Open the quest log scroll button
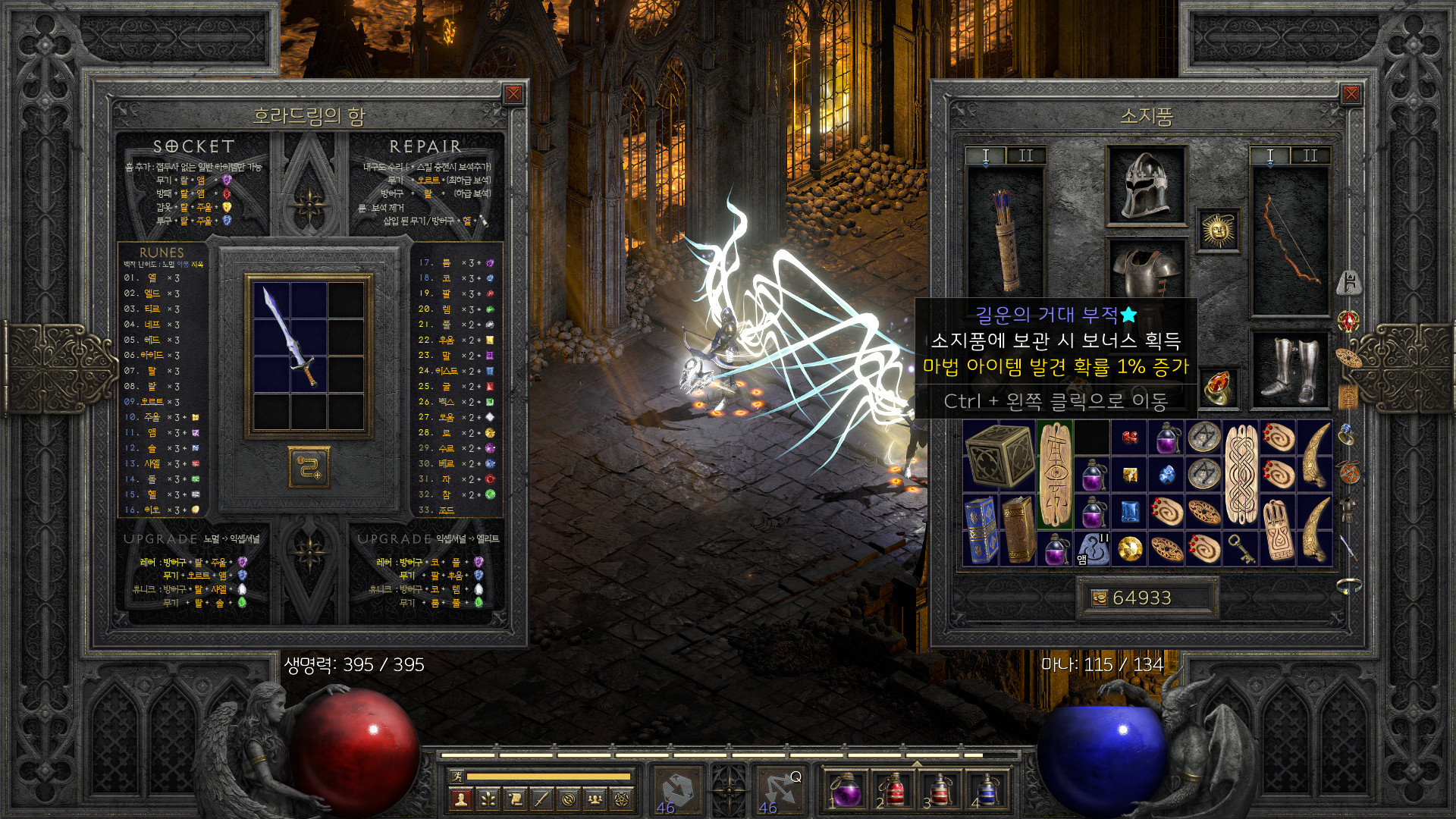1456x819 pixels. click(516, 799)
